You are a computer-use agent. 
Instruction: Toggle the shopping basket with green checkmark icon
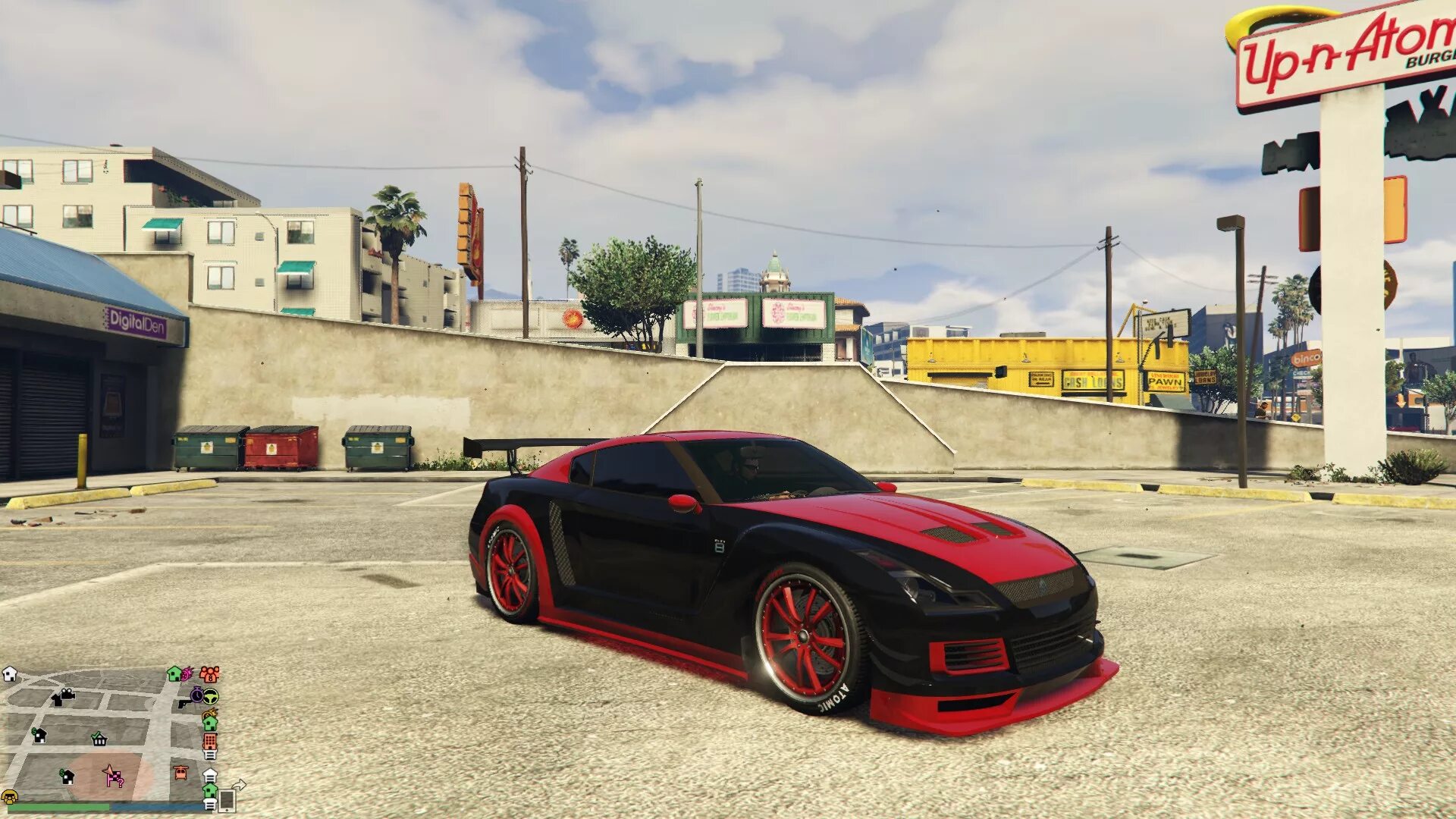99,740
